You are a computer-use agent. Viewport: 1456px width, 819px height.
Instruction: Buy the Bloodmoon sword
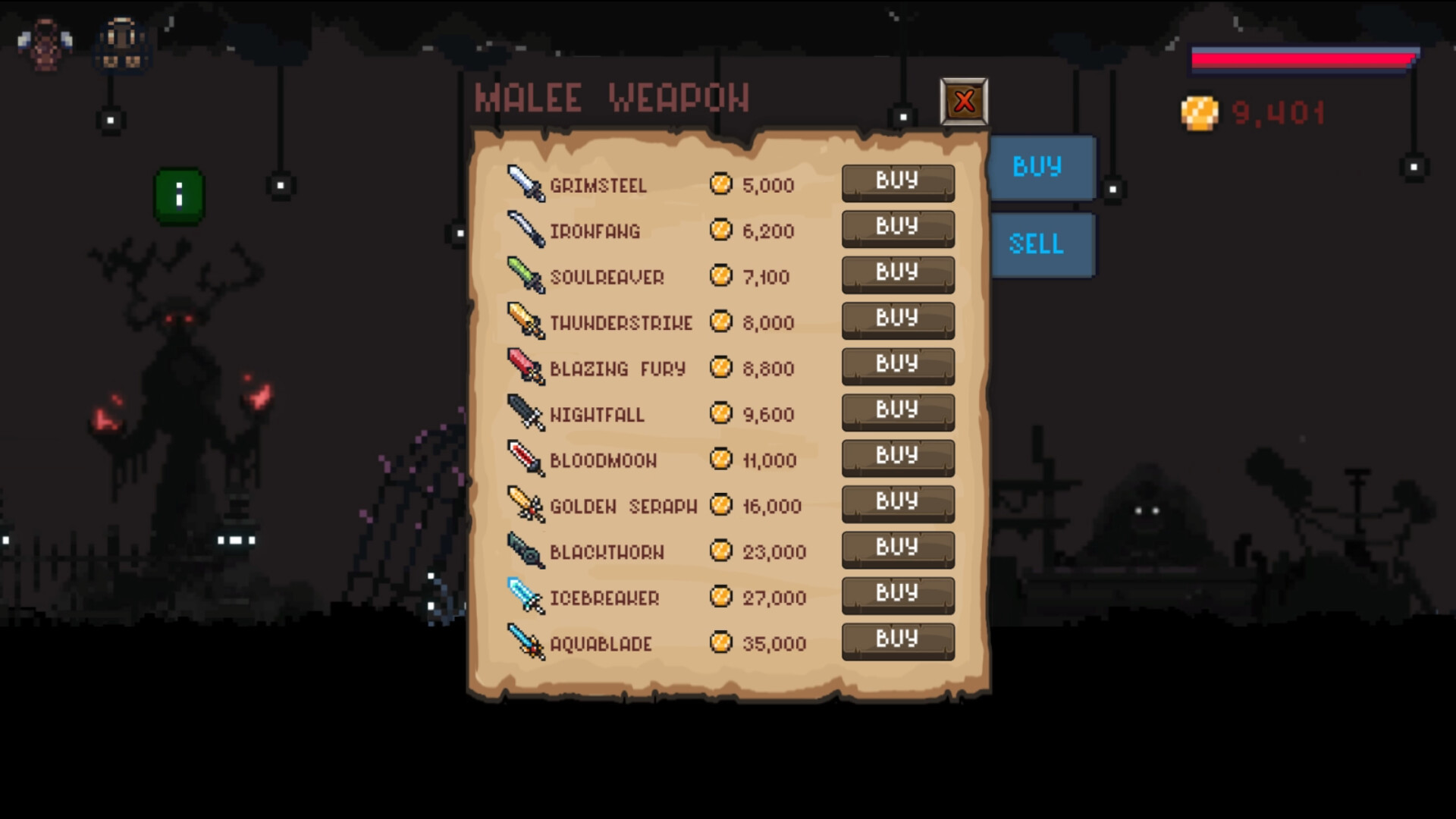coord(898,457)
